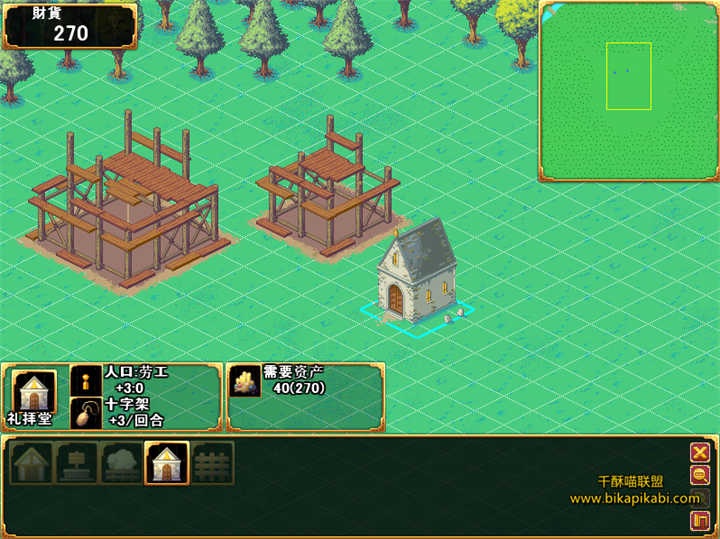
Task: Choose the wooden fence build icon
Action: pos(212,462)
